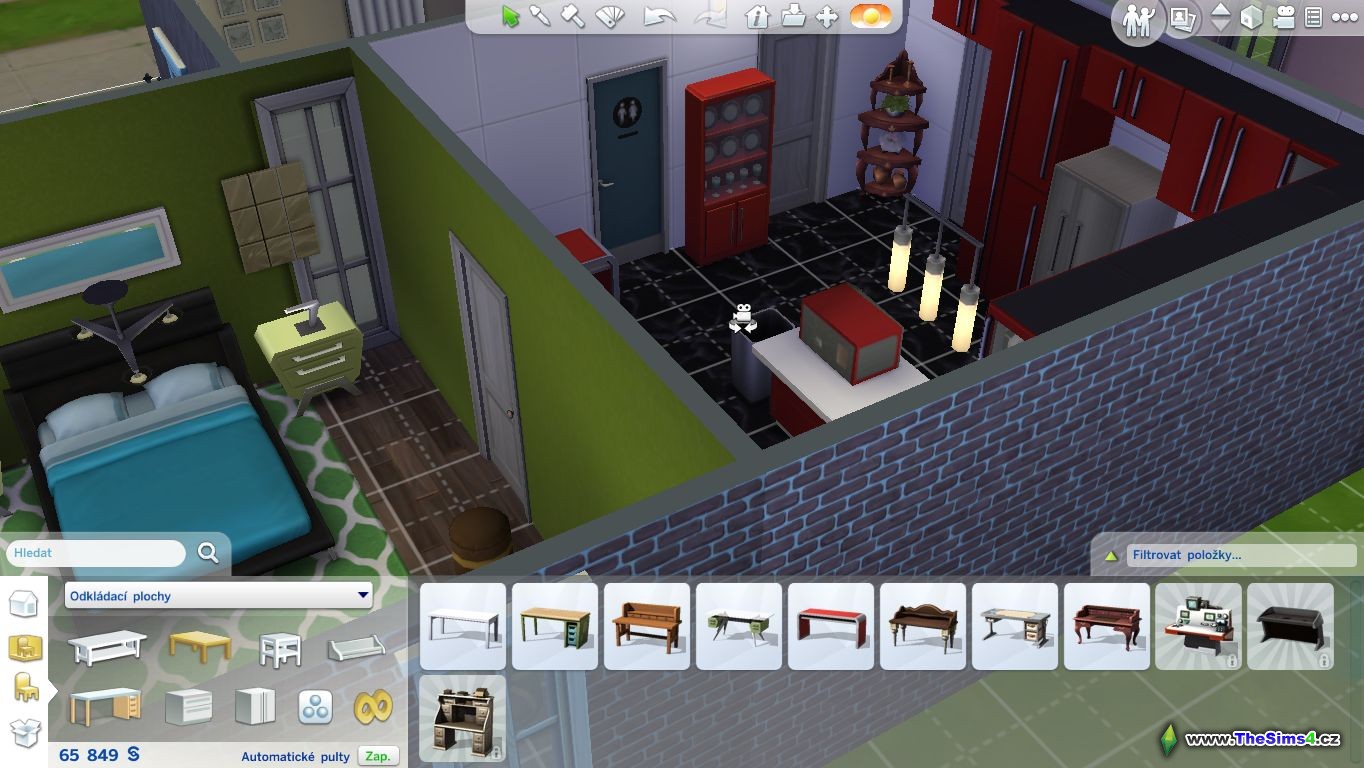The image size is (1364, 768).
Task: Pick the eyedropper tool
Action: click(541, 17)
